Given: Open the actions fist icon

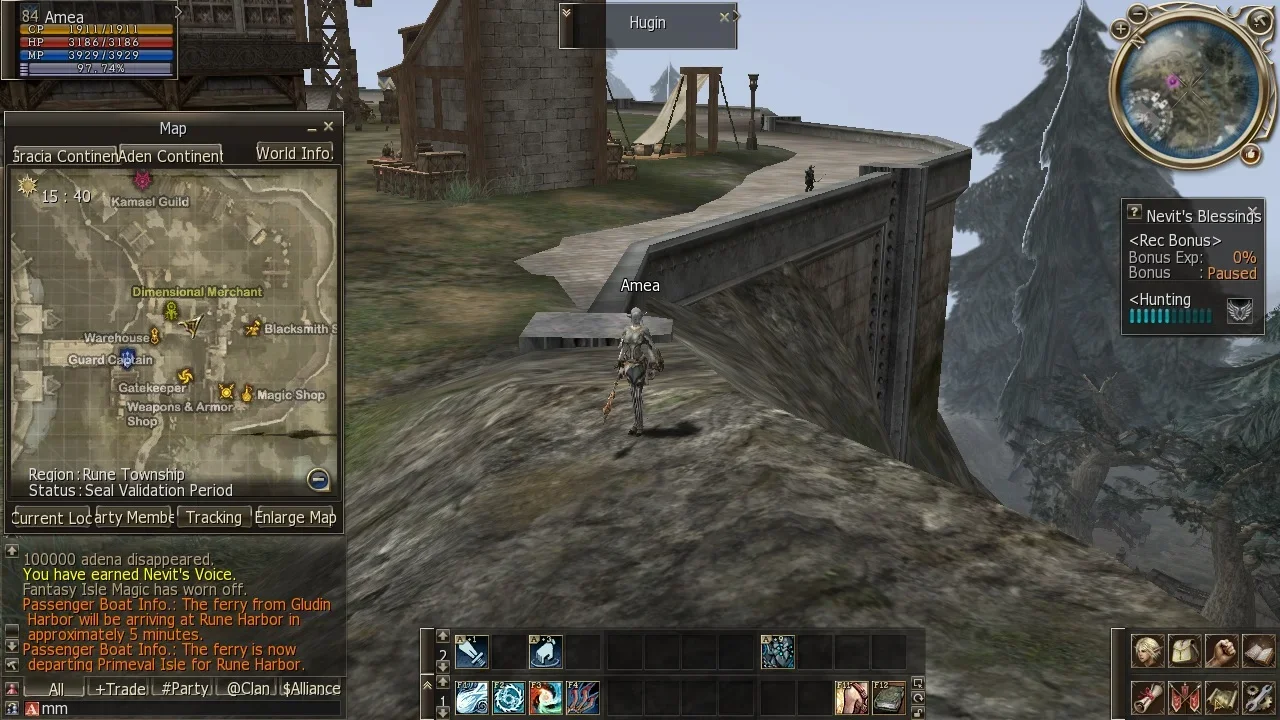Looking at the screenshot, I should pyautogui.click(x=1221, y=651).
